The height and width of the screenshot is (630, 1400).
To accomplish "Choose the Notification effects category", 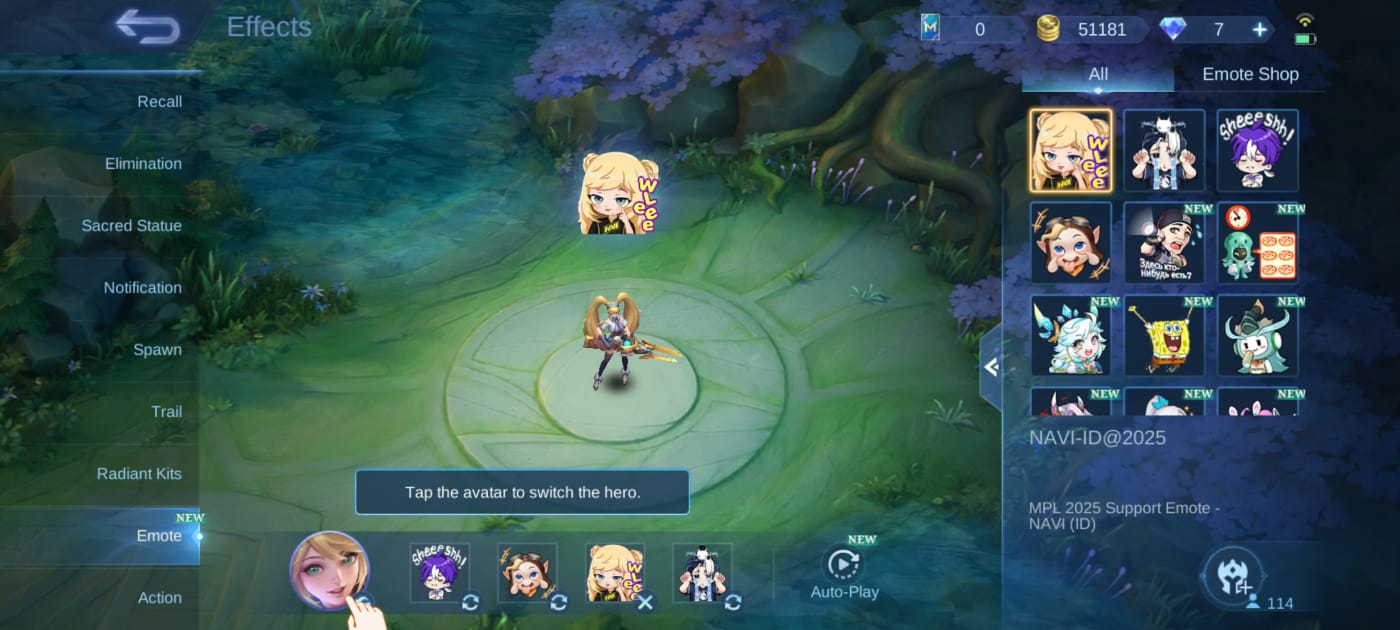I will pyautogui.click(x=142, y=287).
